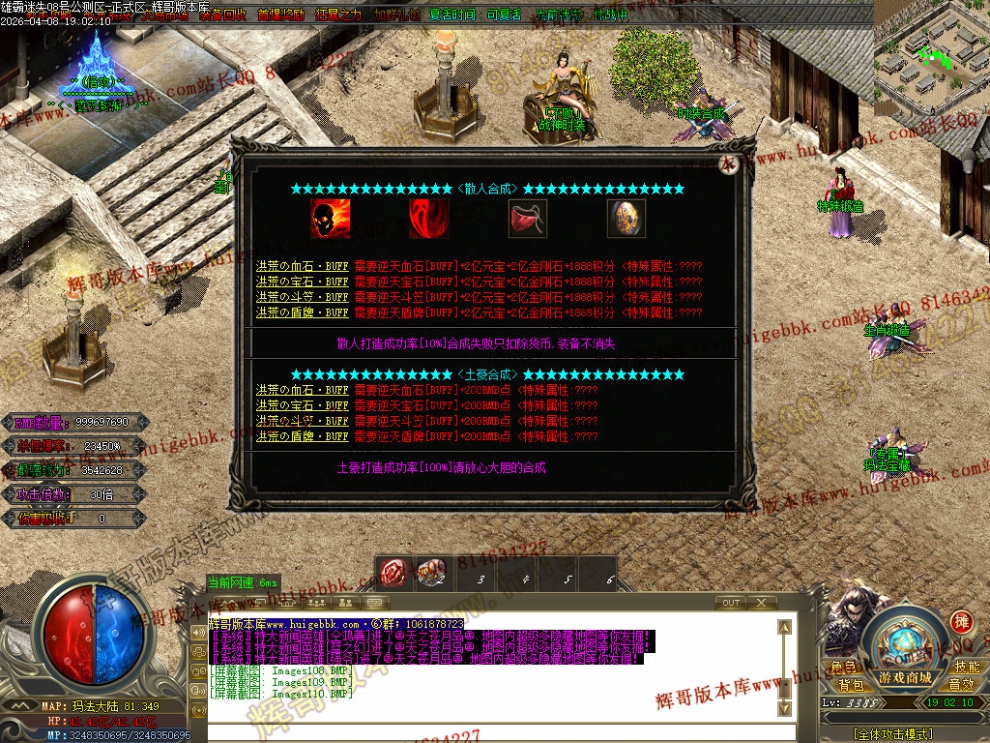Craft 洪荒の血石·BUFF via 土豪合成
Image resolution: width=990 pixels, height=743 pixels.
point(301,391)
